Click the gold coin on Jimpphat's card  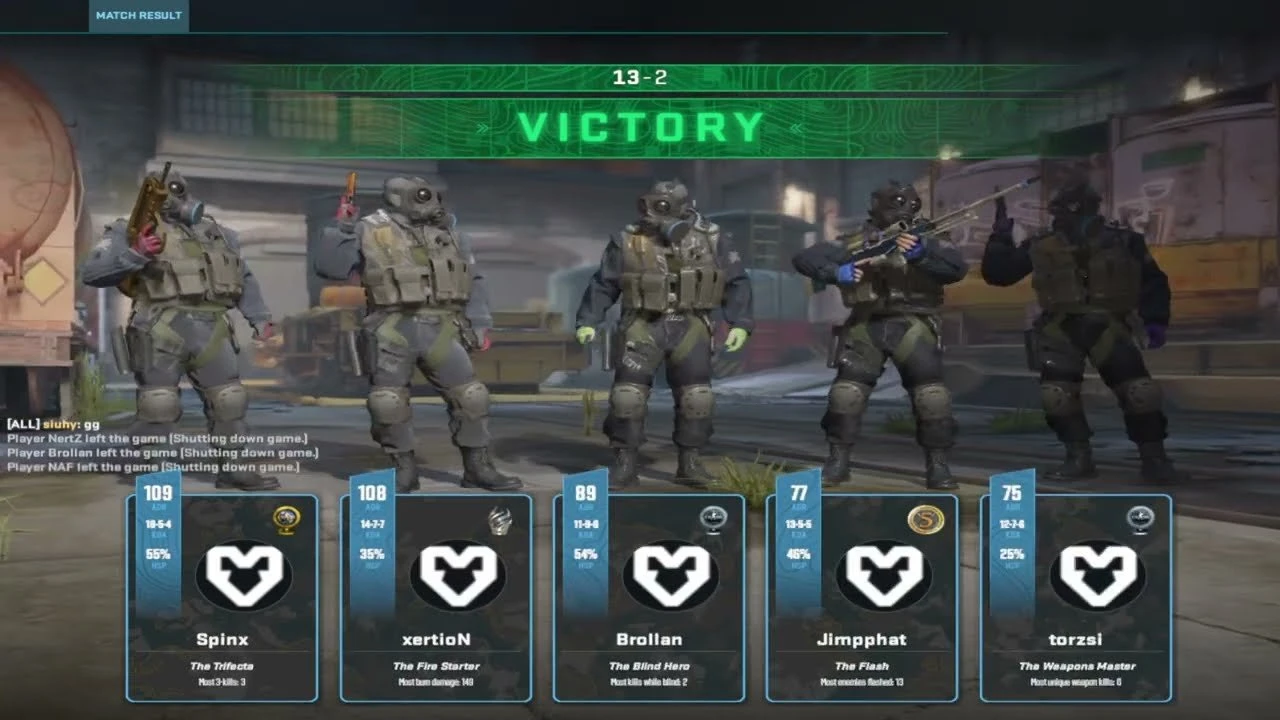(925, 520)
